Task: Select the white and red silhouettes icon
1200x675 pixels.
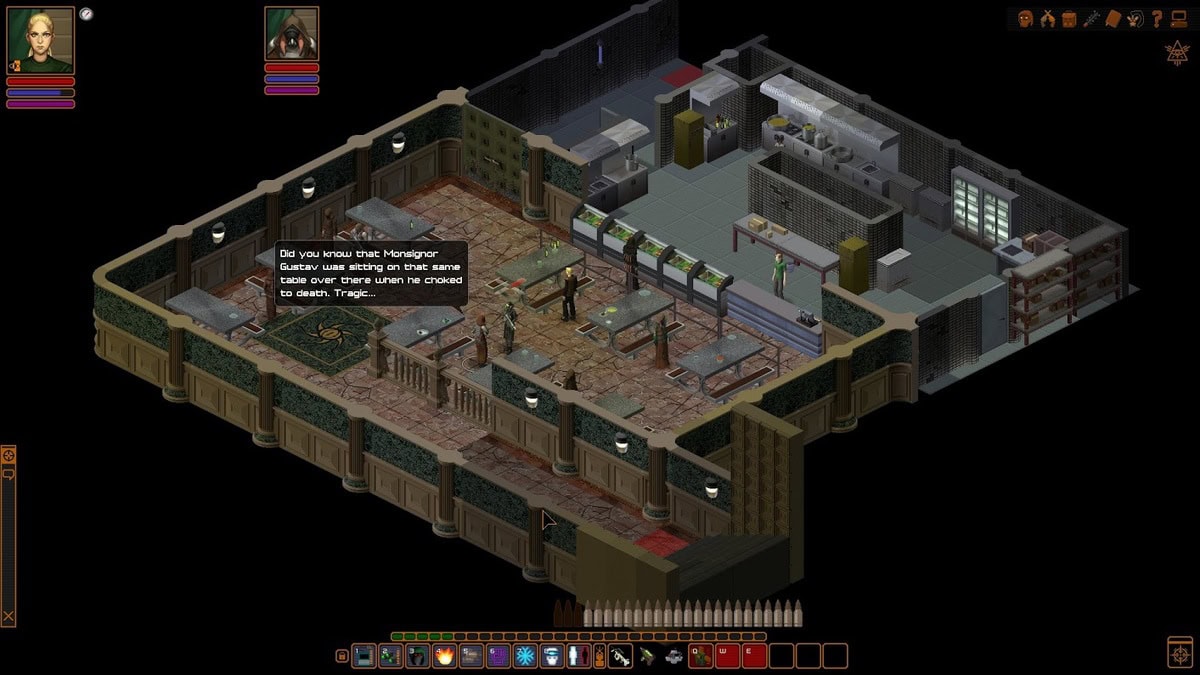Action: (x=579, y=656)
